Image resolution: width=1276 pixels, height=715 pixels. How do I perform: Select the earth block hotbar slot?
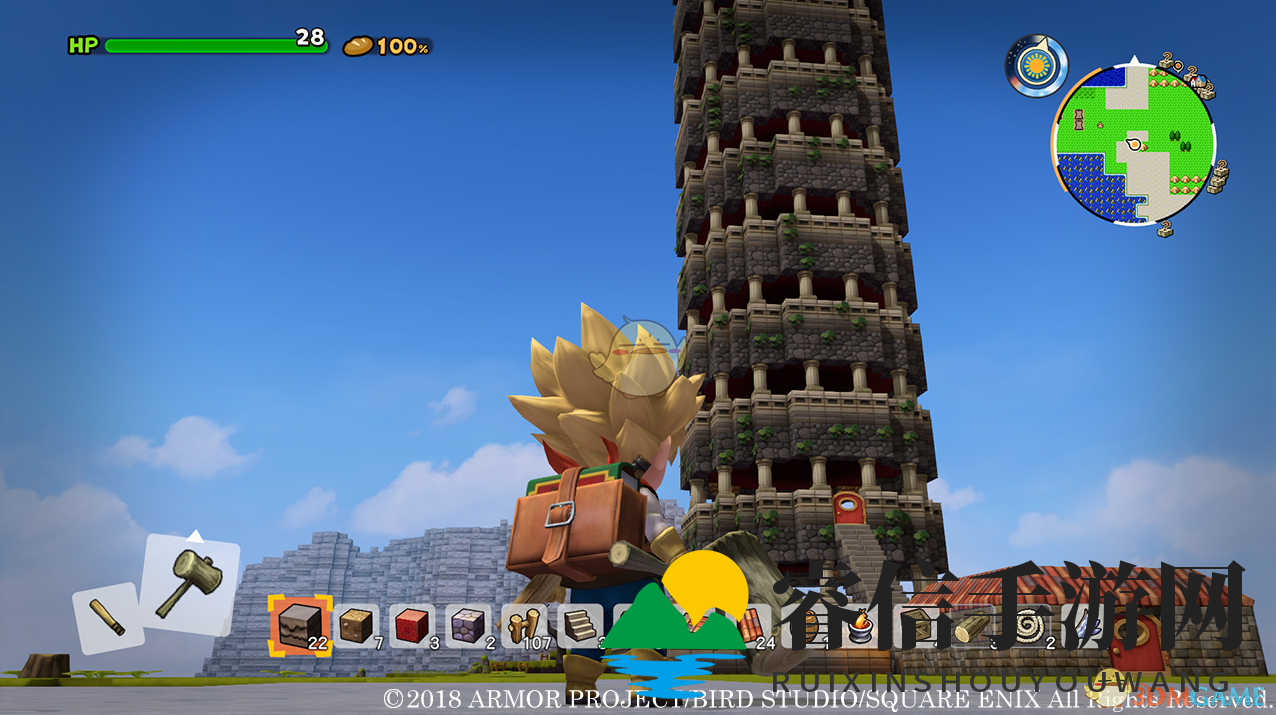300,624
